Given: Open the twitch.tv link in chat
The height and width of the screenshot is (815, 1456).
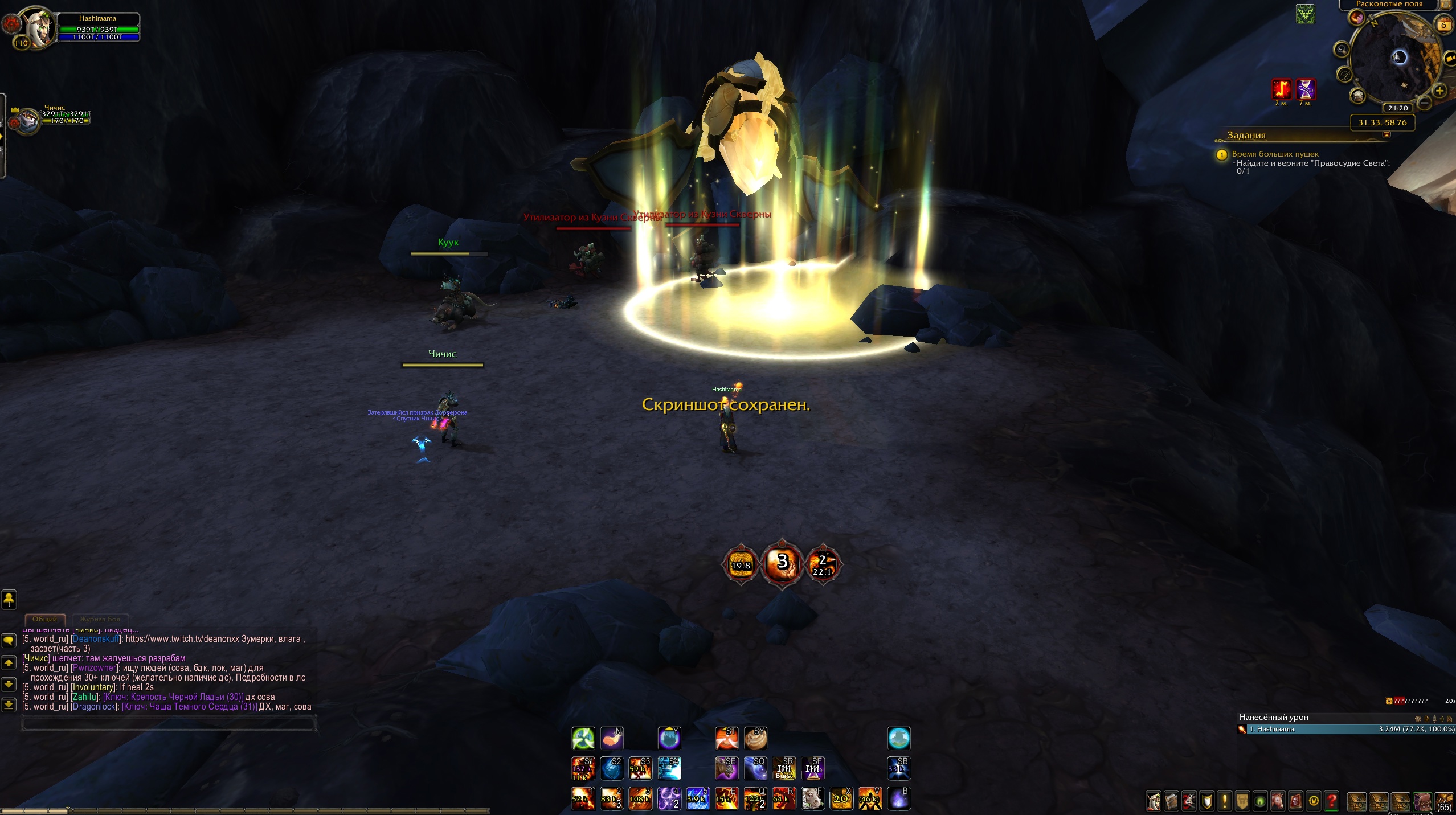Looking at the screenshot, I should pos(182,639).
